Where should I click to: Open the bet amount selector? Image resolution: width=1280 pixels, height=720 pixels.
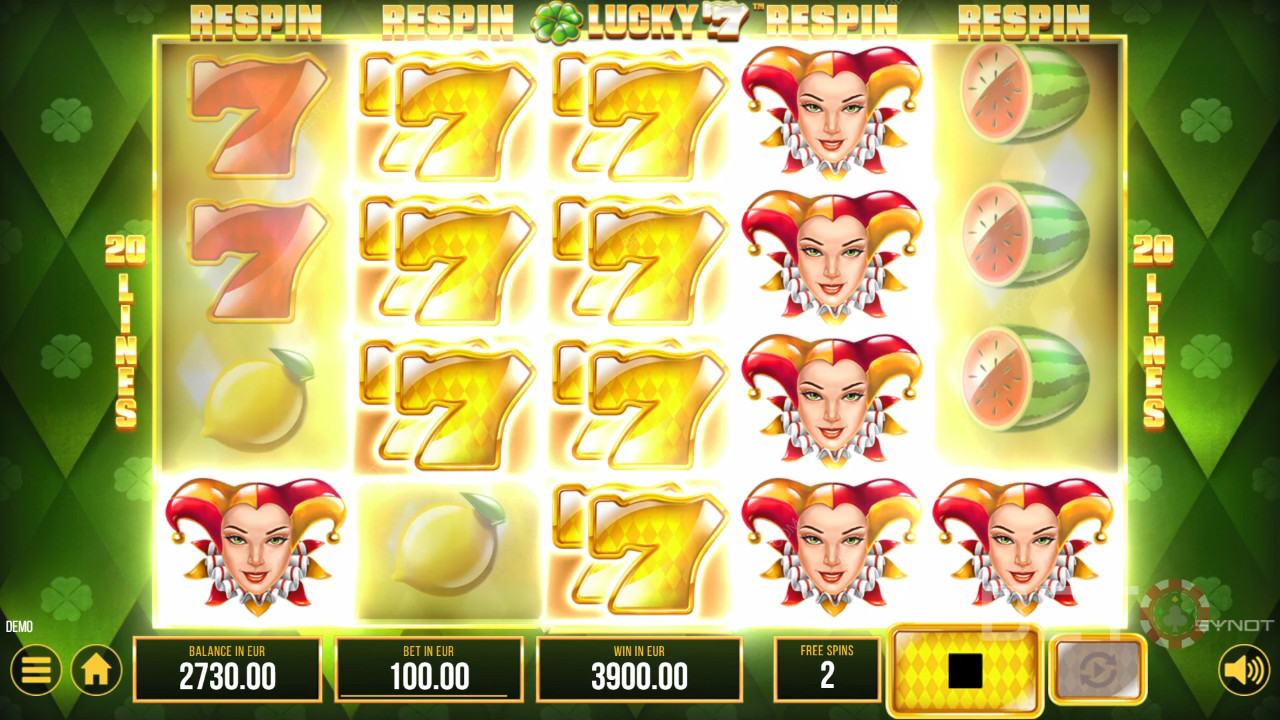coord(429,669)
